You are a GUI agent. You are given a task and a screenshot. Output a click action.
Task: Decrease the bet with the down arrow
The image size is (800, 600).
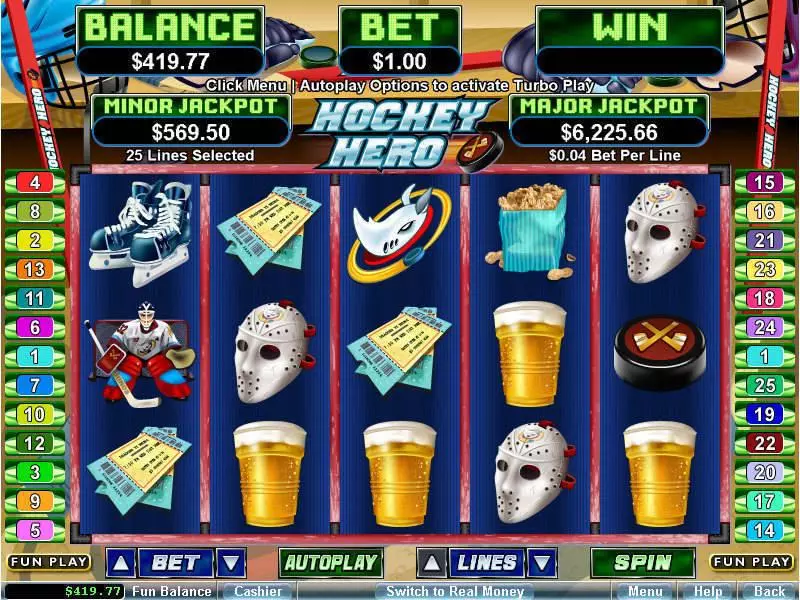(x=231, y=563)
